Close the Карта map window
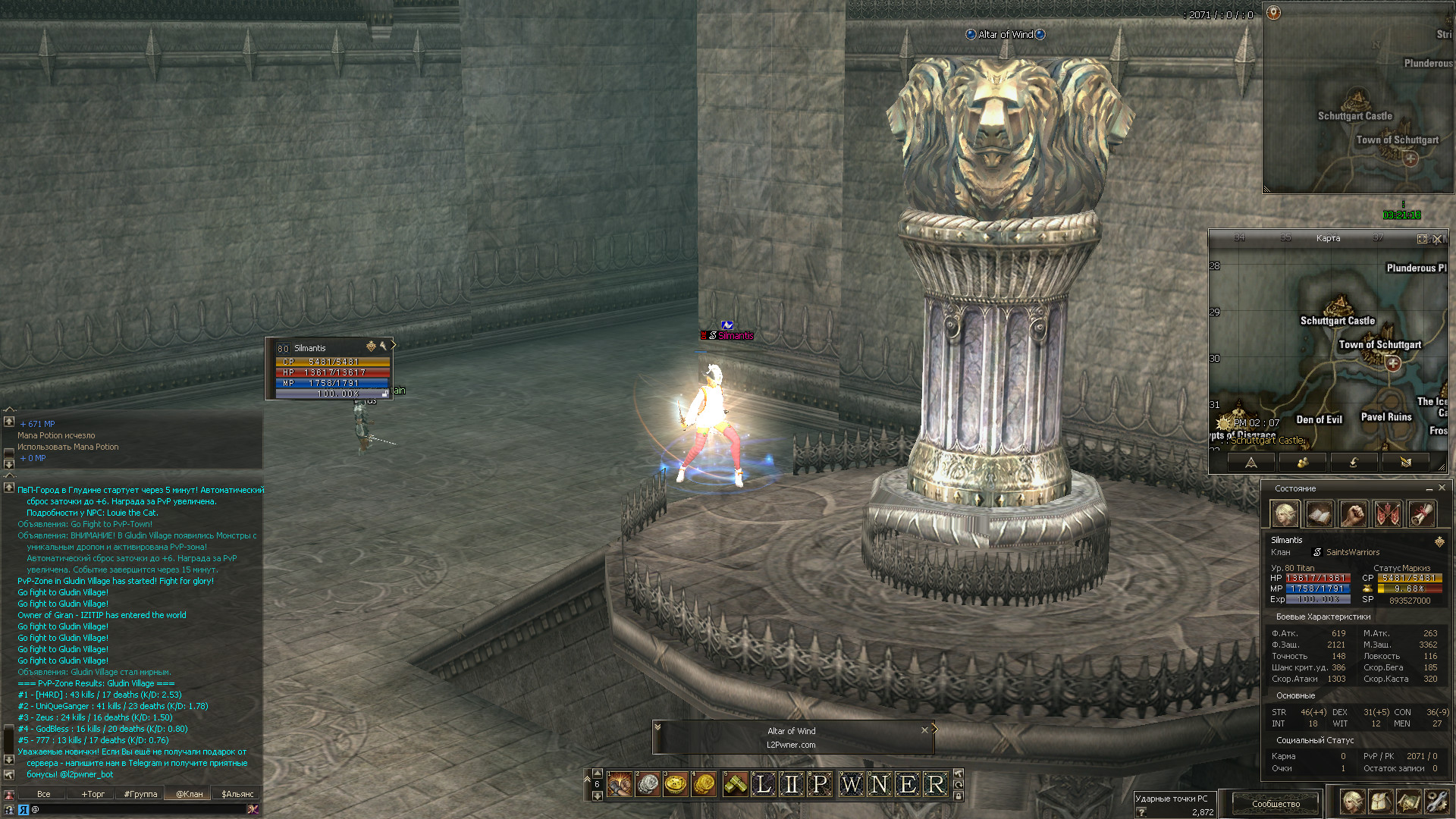The height and width of the screenshot is (819, 1456). (1437, 239)
